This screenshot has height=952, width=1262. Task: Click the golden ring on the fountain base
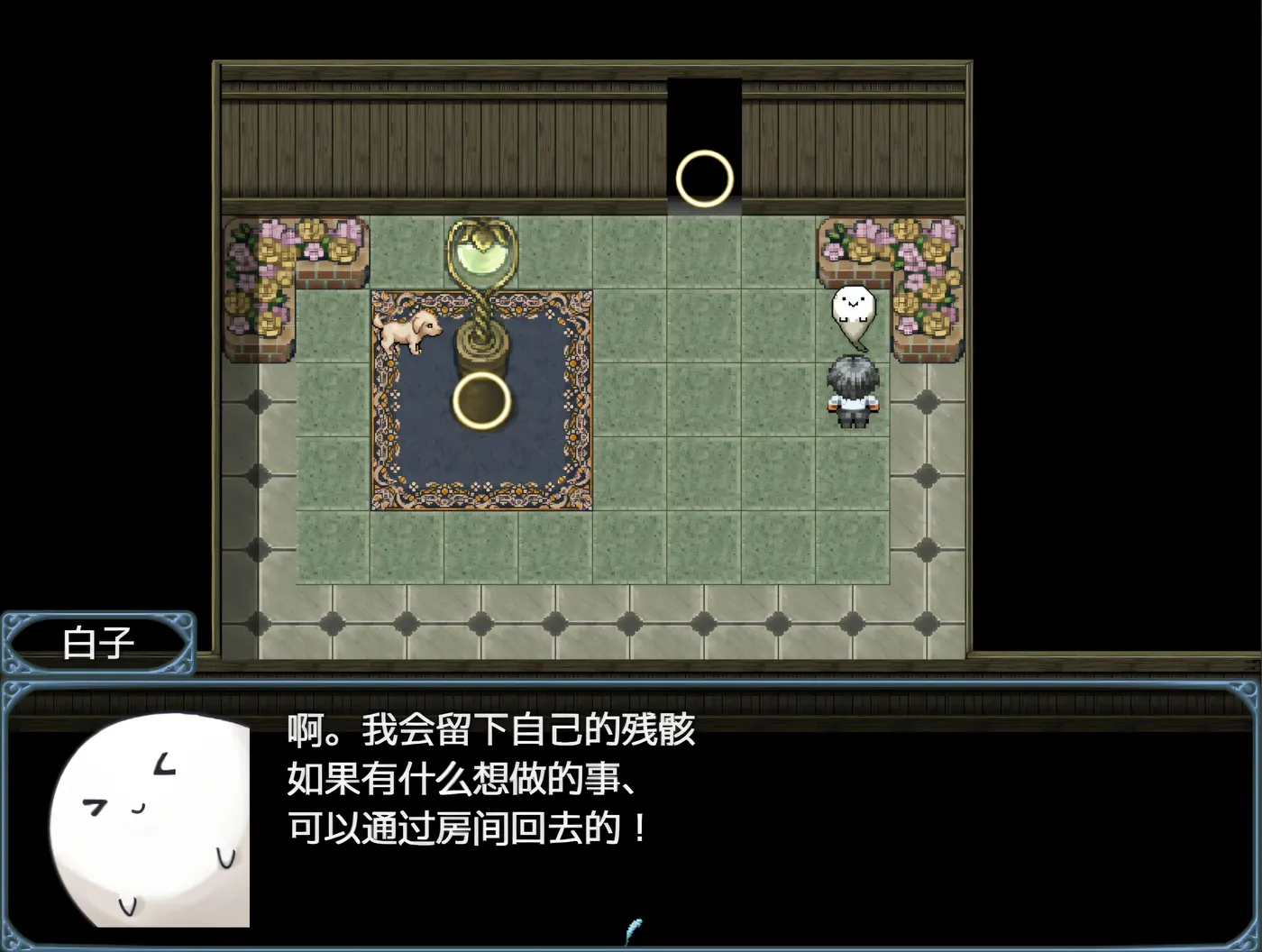coord(482,401)
